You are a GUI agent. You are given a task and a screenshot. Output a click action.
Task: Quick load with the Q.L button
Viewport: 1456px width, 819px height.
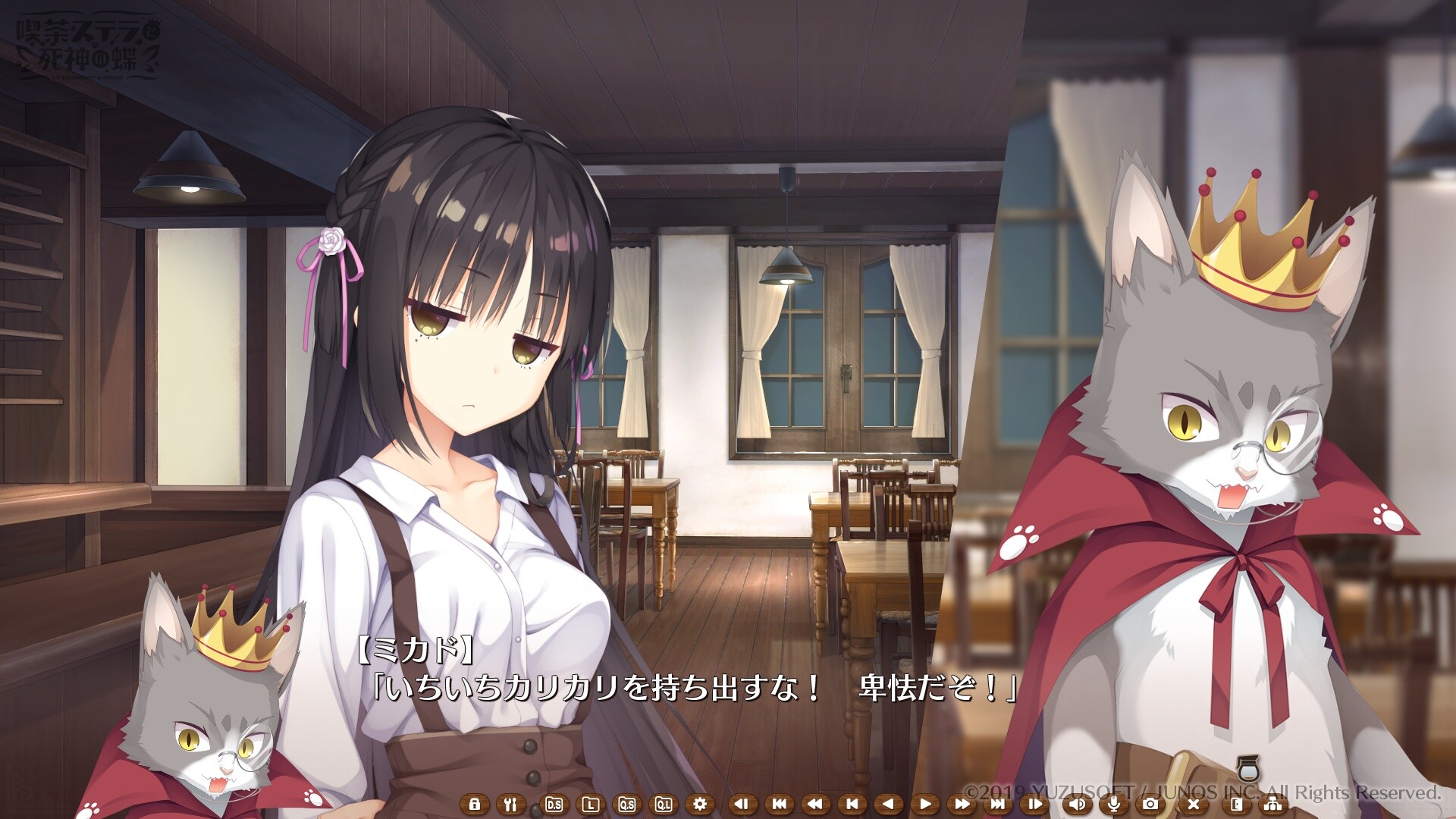[x=664, y=804]
